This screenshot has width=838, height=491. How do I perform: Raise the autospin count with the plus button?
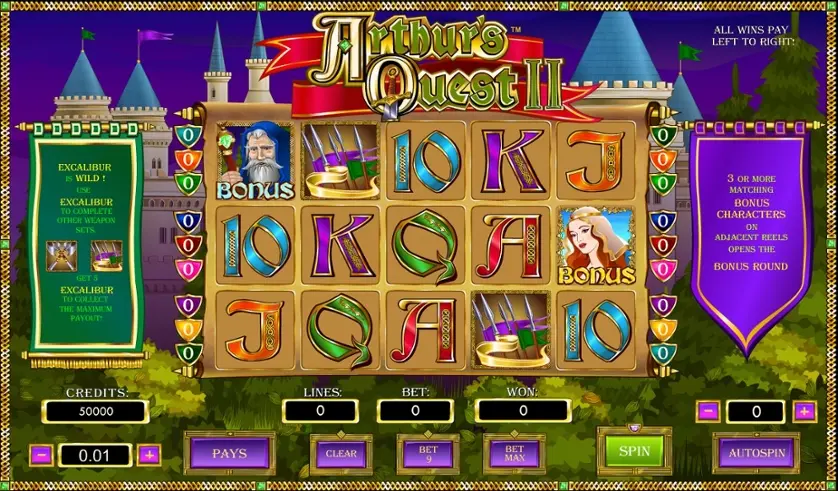804,411
